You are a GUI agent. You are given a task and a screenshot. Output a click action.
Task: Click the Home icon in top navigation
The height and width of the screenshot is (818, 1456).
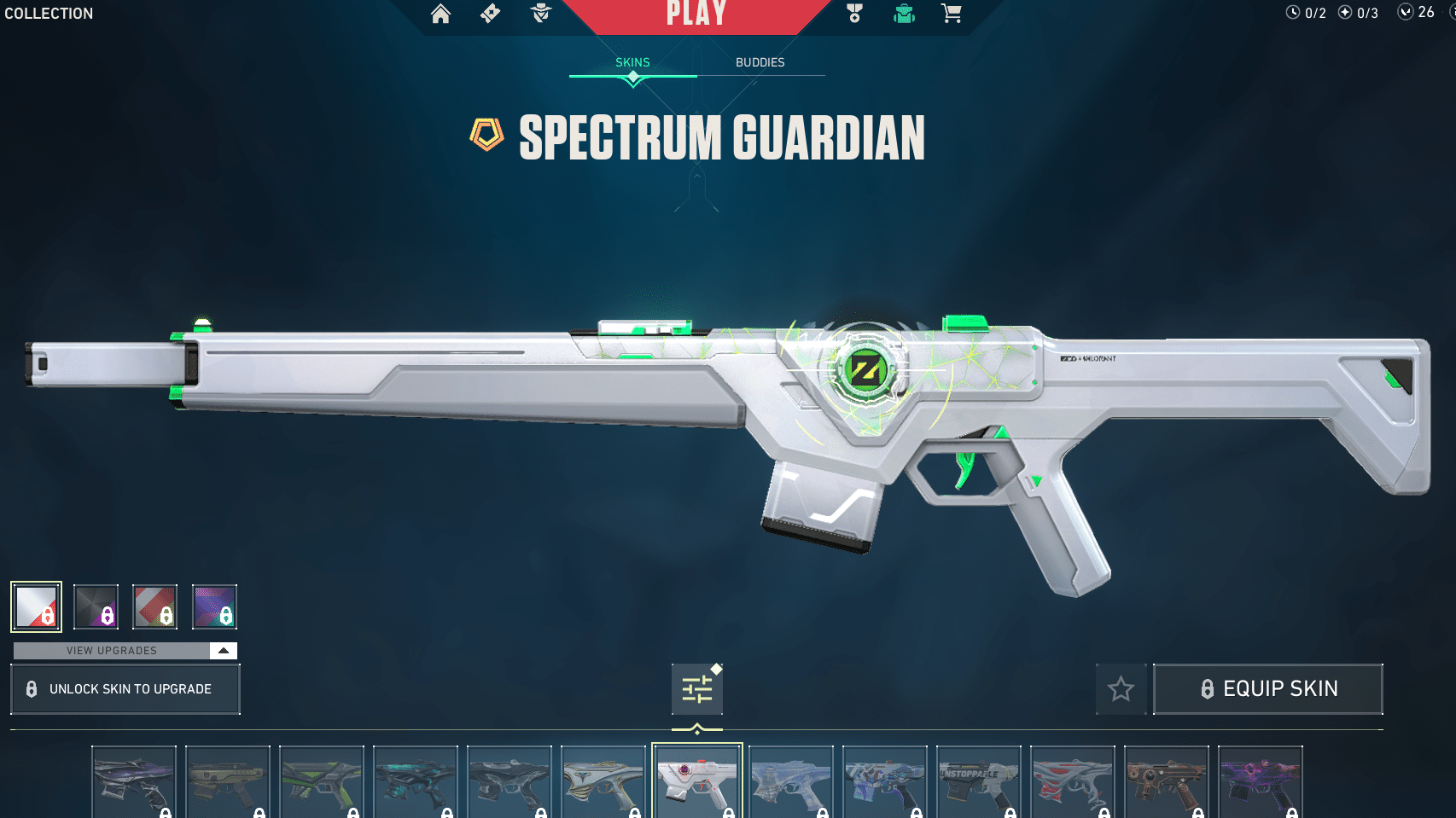pyautogui.click(x=440, y=15)
